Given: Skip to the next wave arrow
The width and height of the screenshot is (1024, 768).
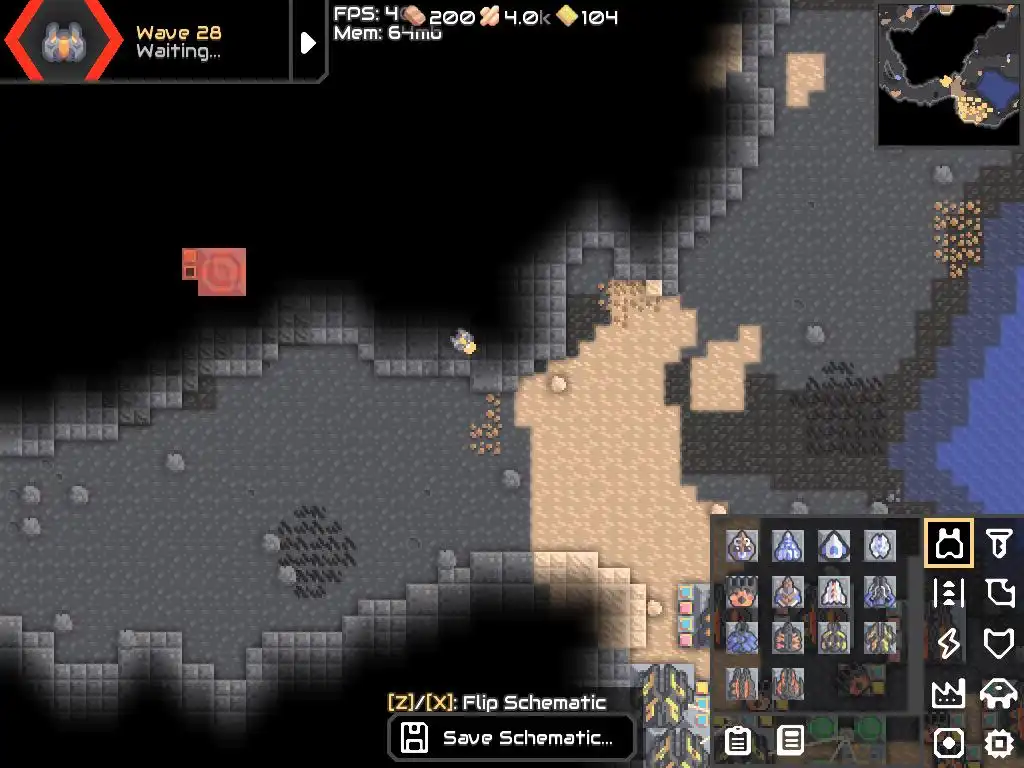Looking at the screenshot, I should 308,42.
